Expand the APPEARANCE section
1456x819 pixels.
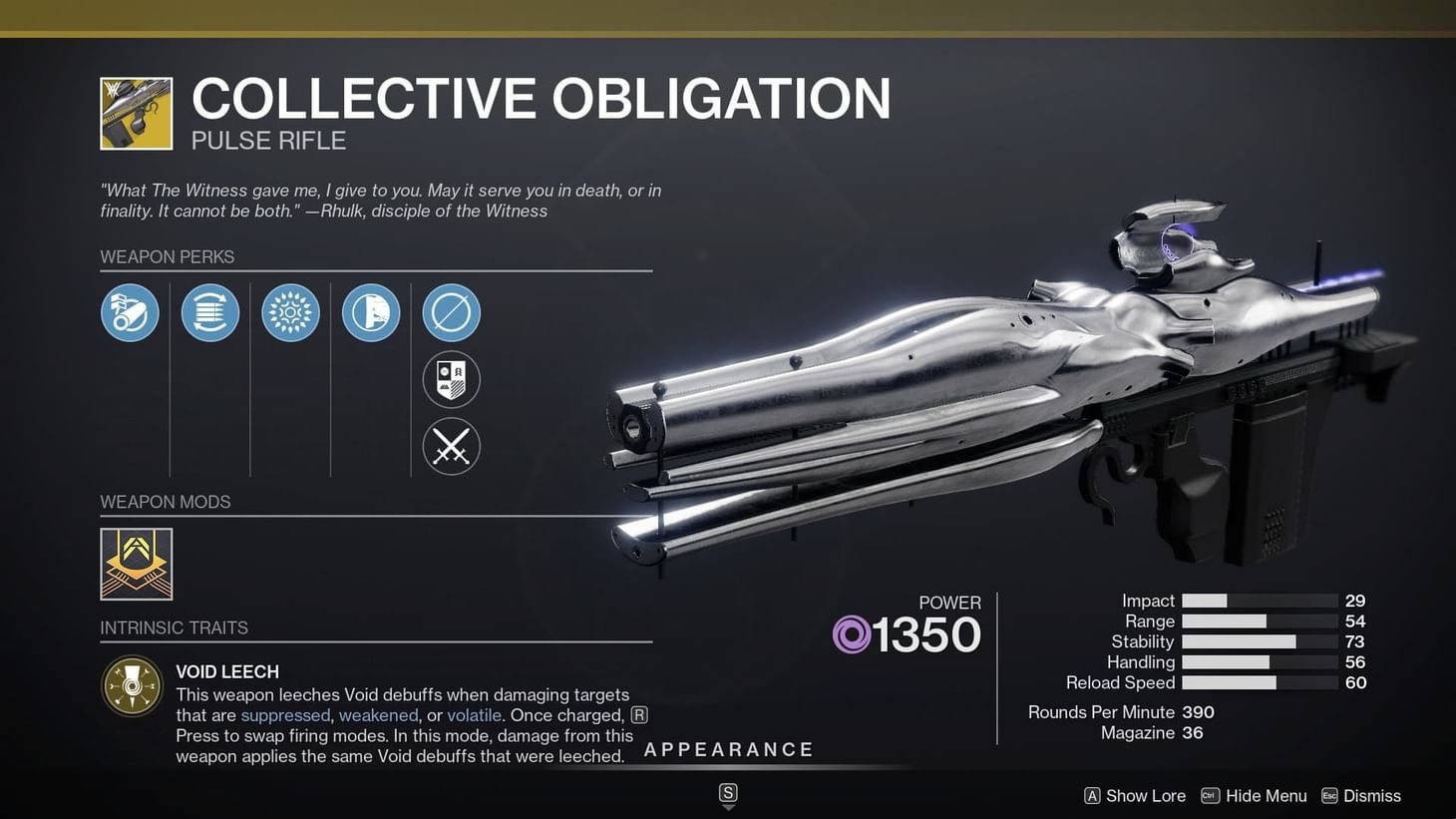(729, 749)
